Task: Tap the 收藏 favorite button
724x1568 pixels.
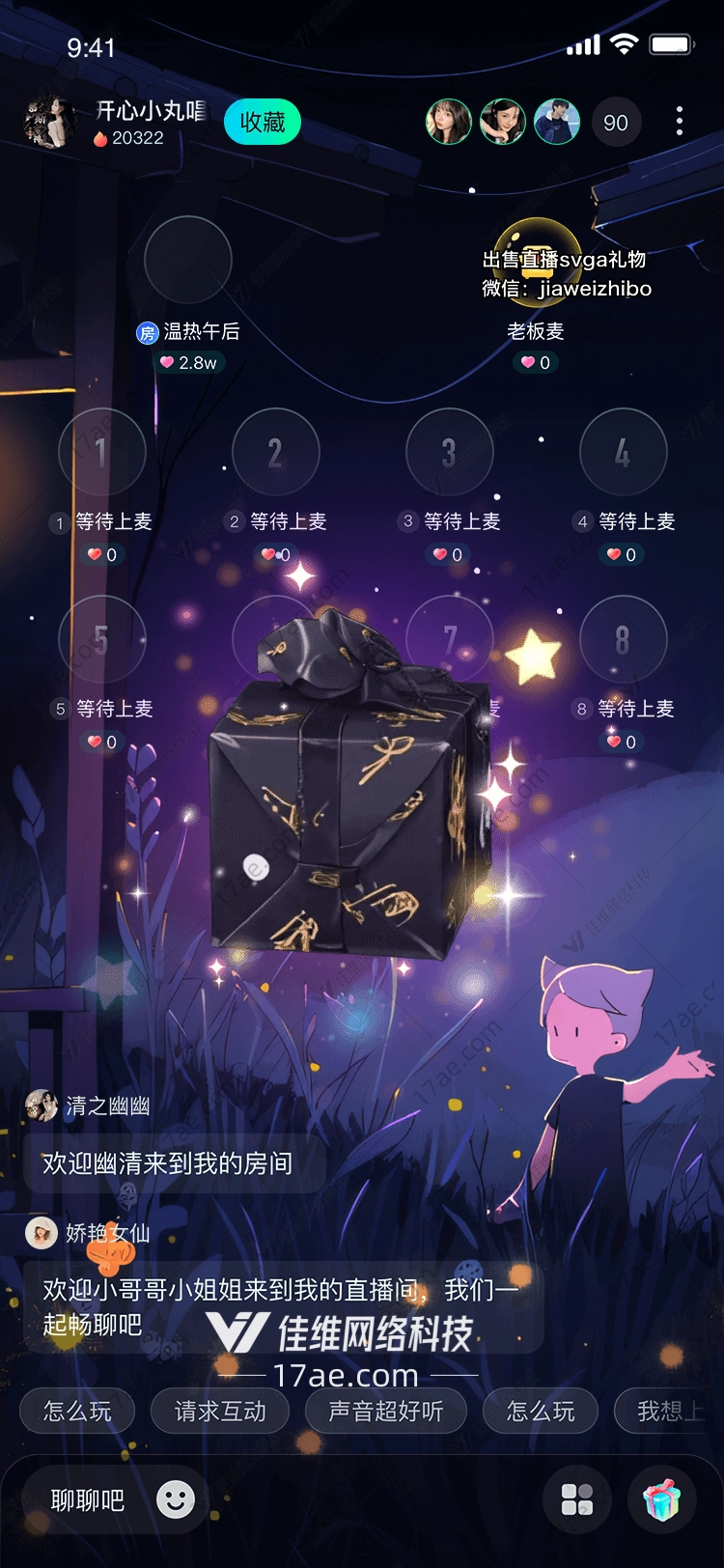Action: coord(263,123)
